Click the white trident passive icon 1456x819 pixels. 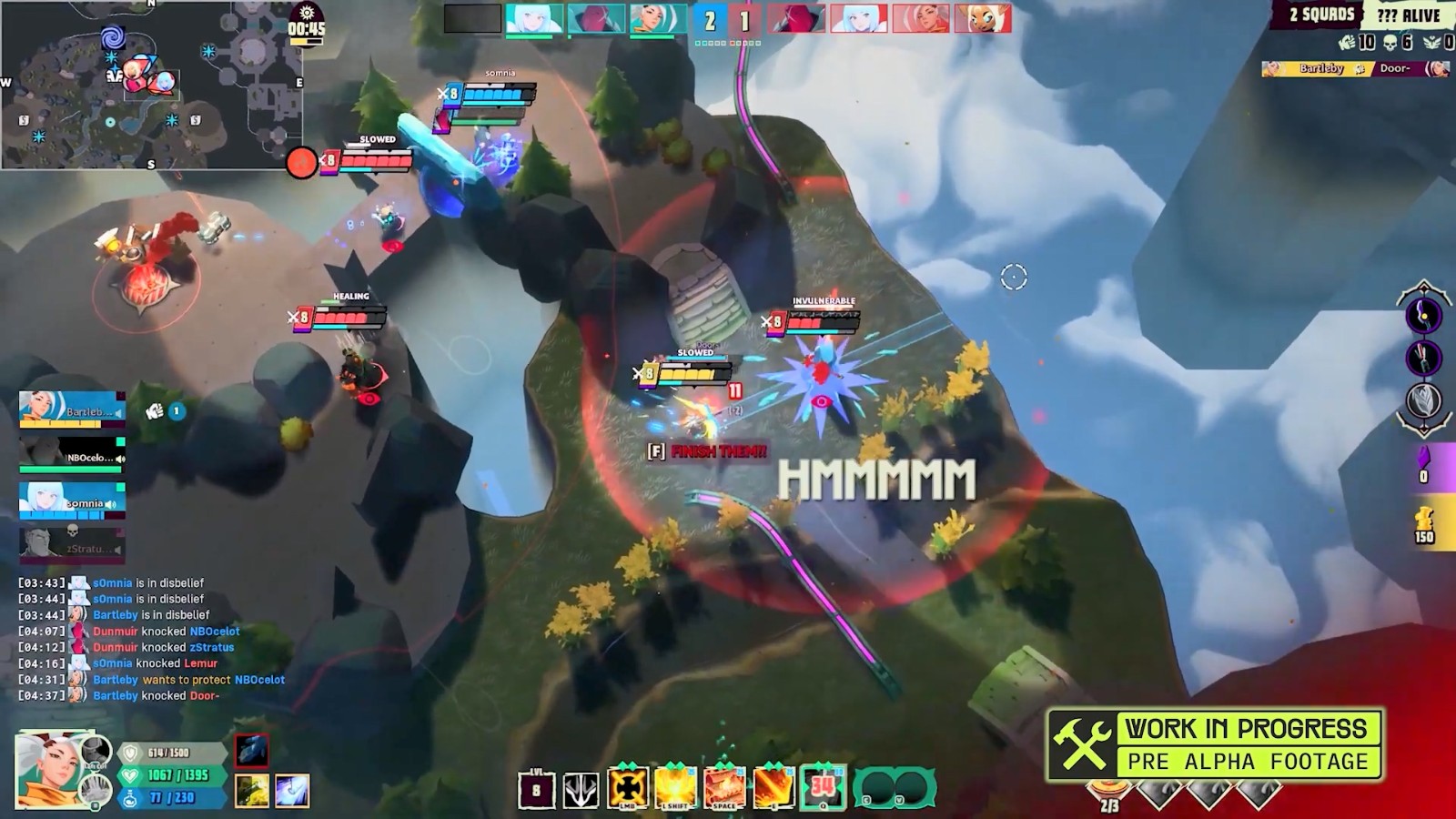581,790
